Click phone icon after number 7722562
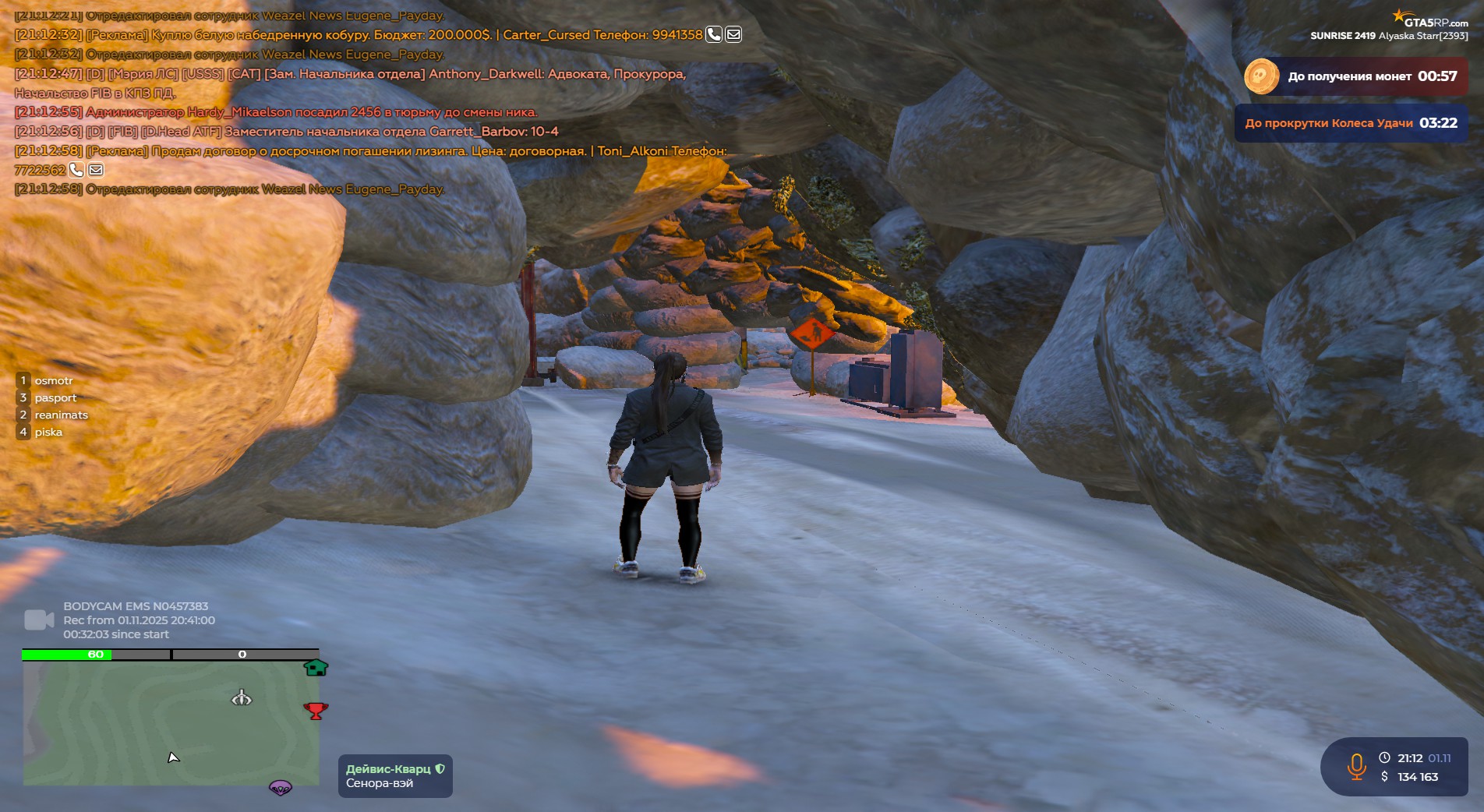 coord(76,169)
